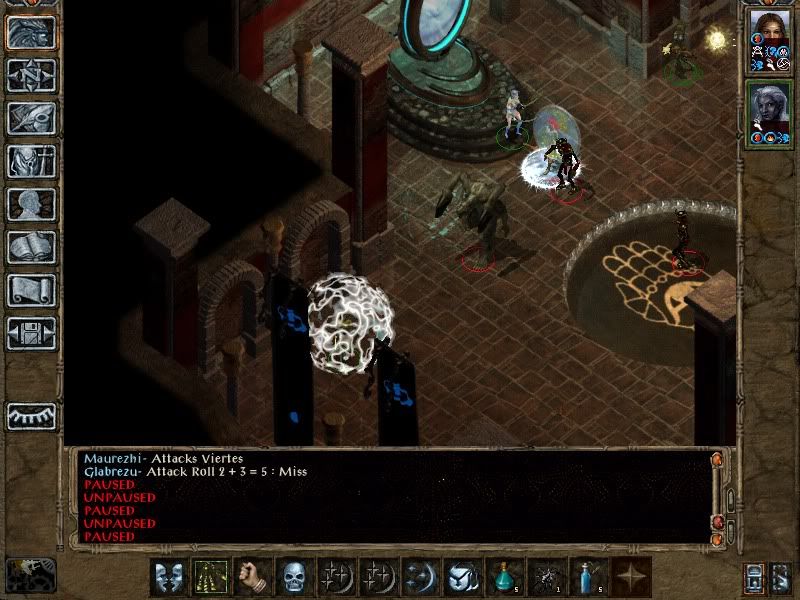Click the dialog window's top scroll gem
This screenshot has height=600, width=800.
point(716,461)
